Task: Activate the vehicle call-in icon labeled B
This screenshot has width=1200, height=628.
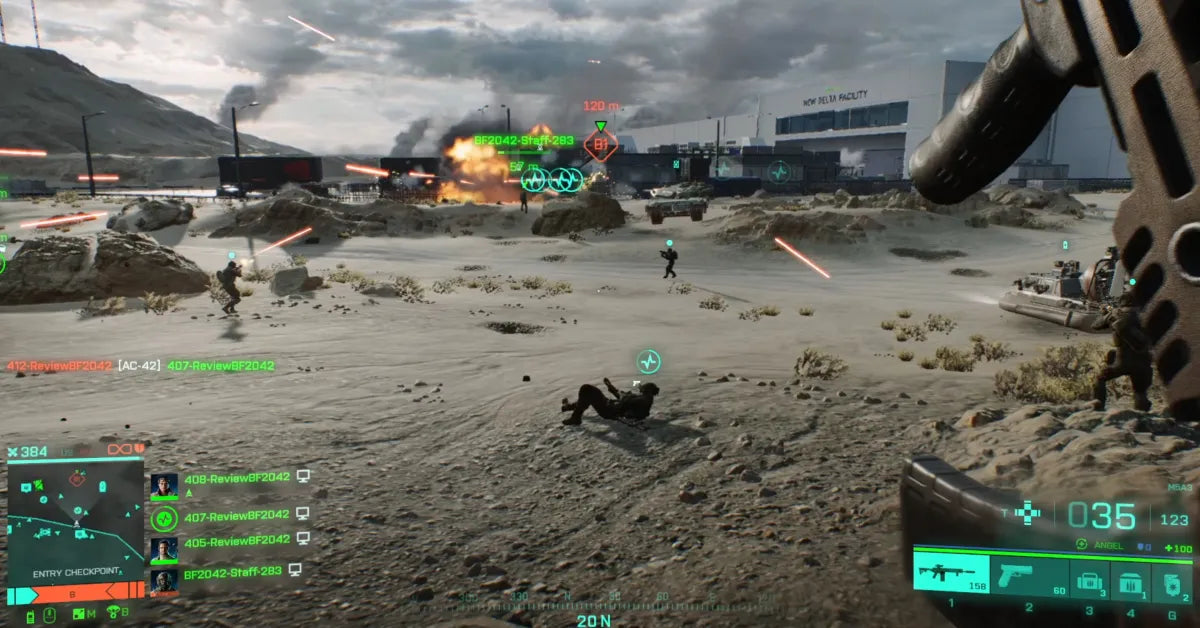Action: coord(115,612)
